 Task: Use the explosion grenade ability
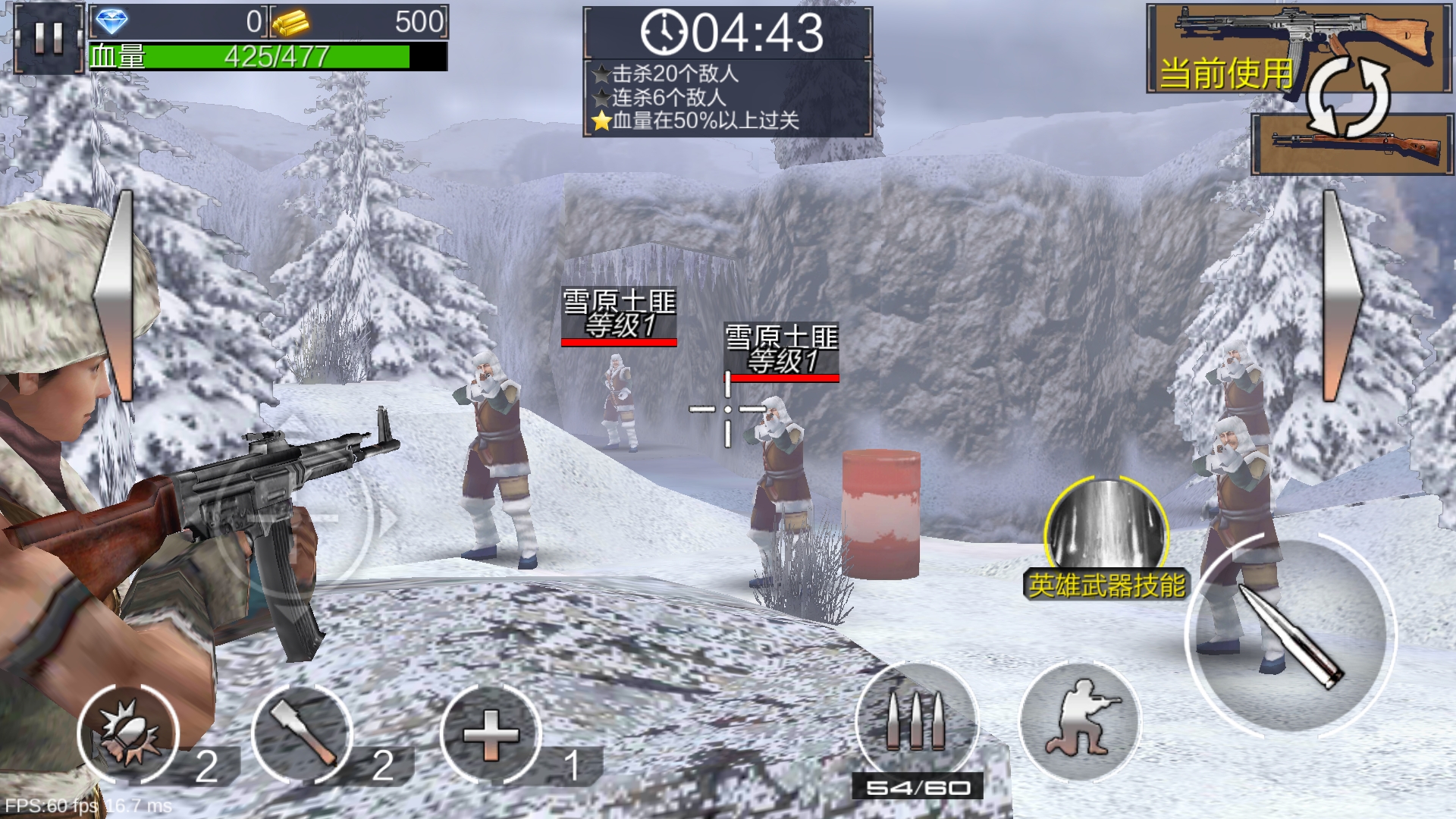[x=127, y=734]
